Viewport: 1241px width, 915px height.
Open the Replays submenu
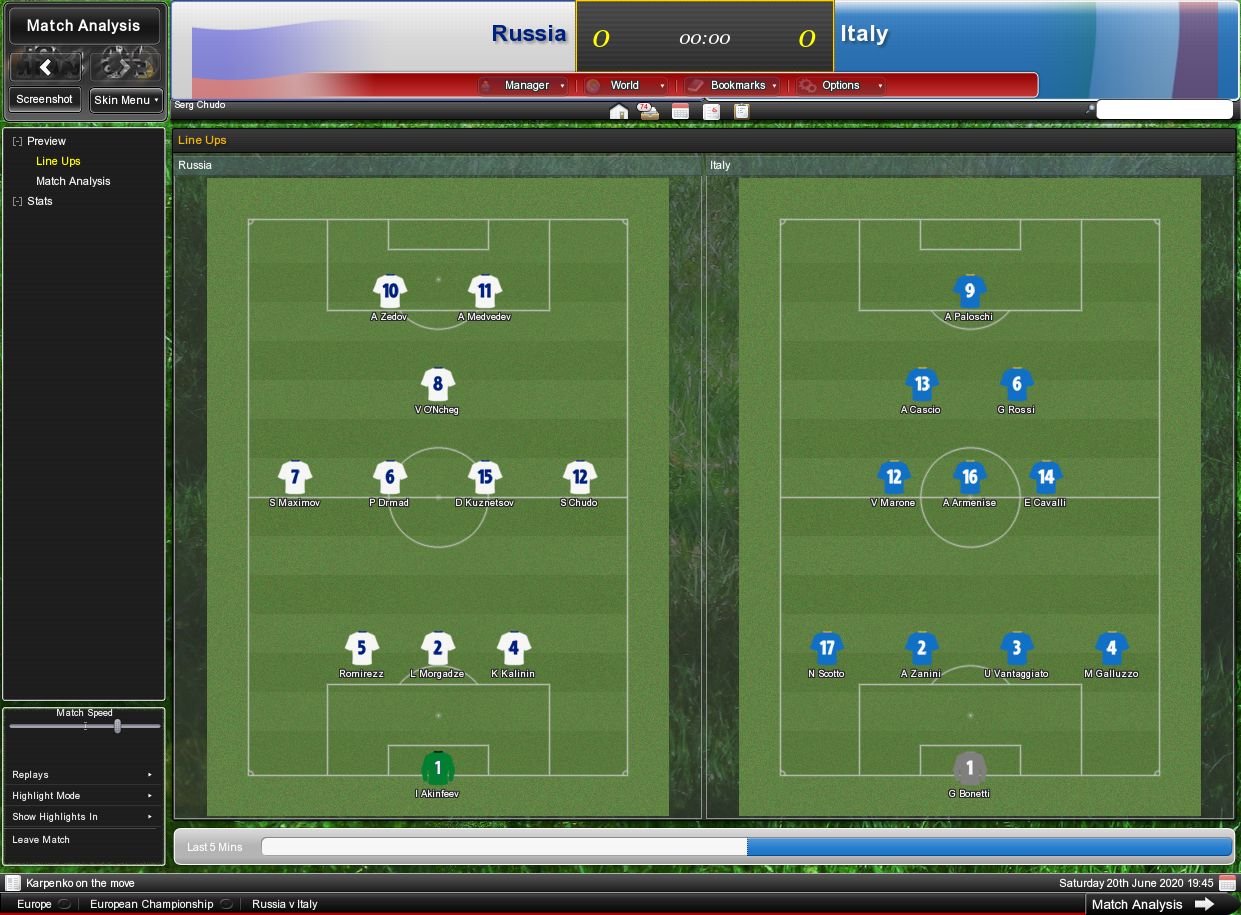click(82, 775)
